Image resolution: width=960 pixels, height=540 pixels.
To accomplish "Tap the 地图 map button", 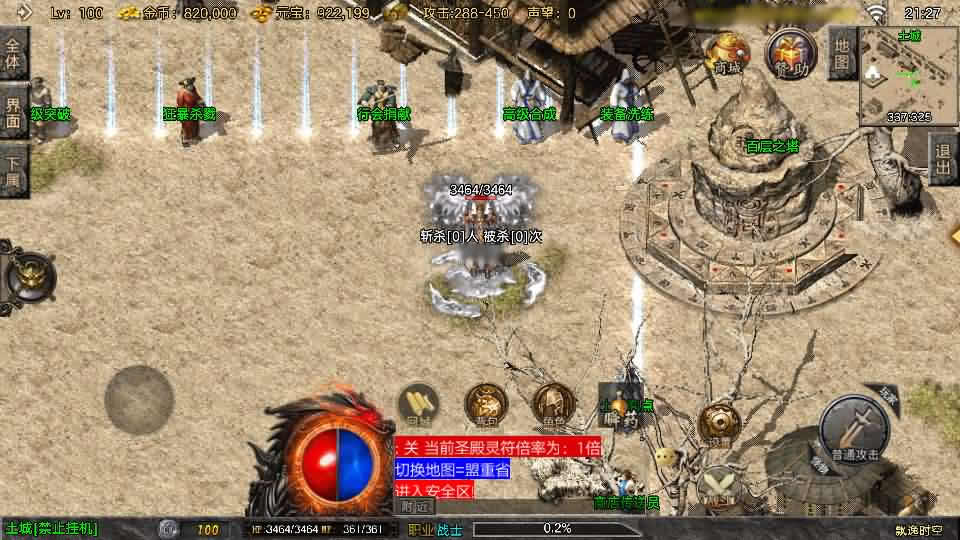I will pos(843,51).
